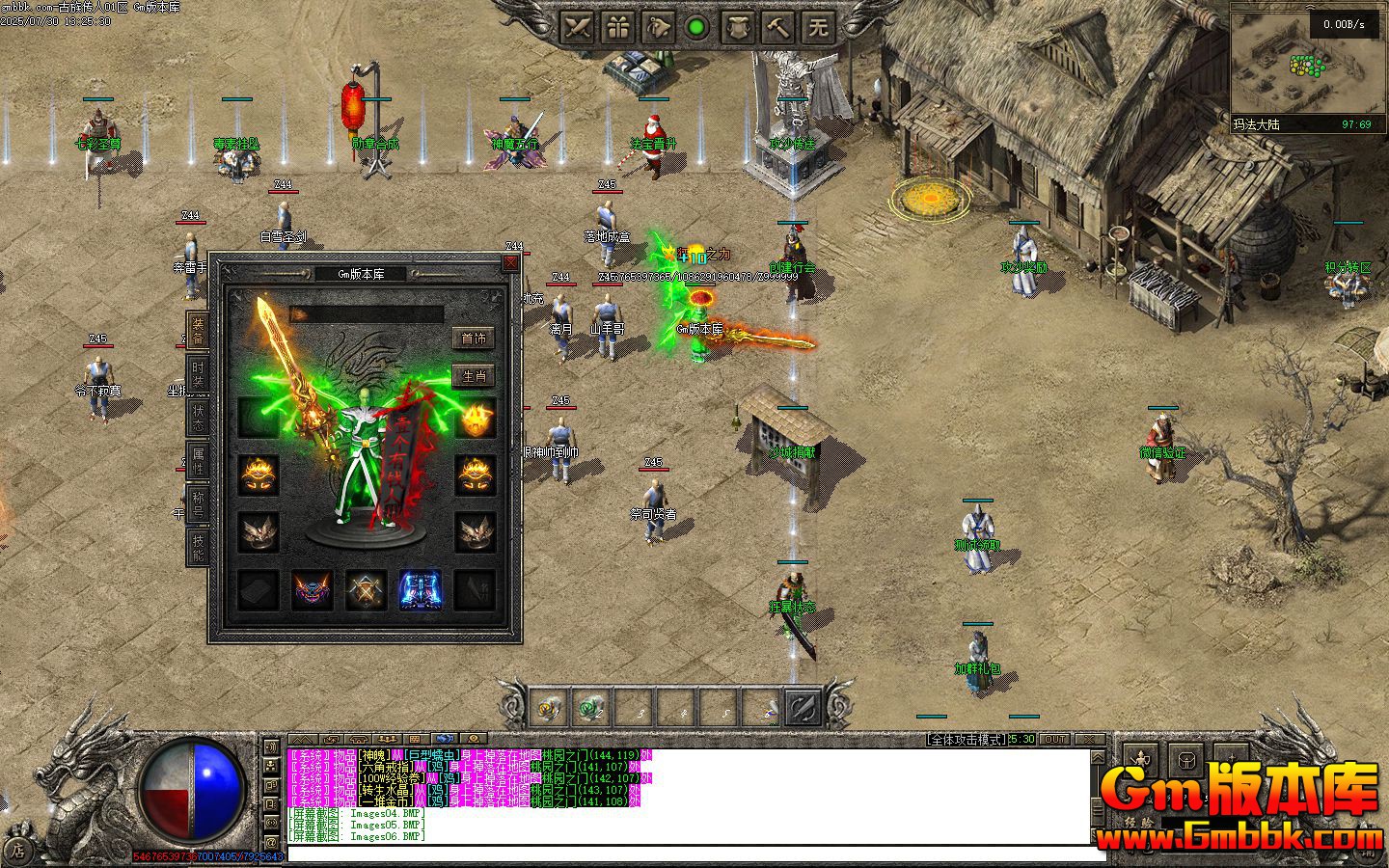Screen dimensions: 1389x868
Task: Open the gift box menu in top toolbar
Action: [x=618, y=27]
